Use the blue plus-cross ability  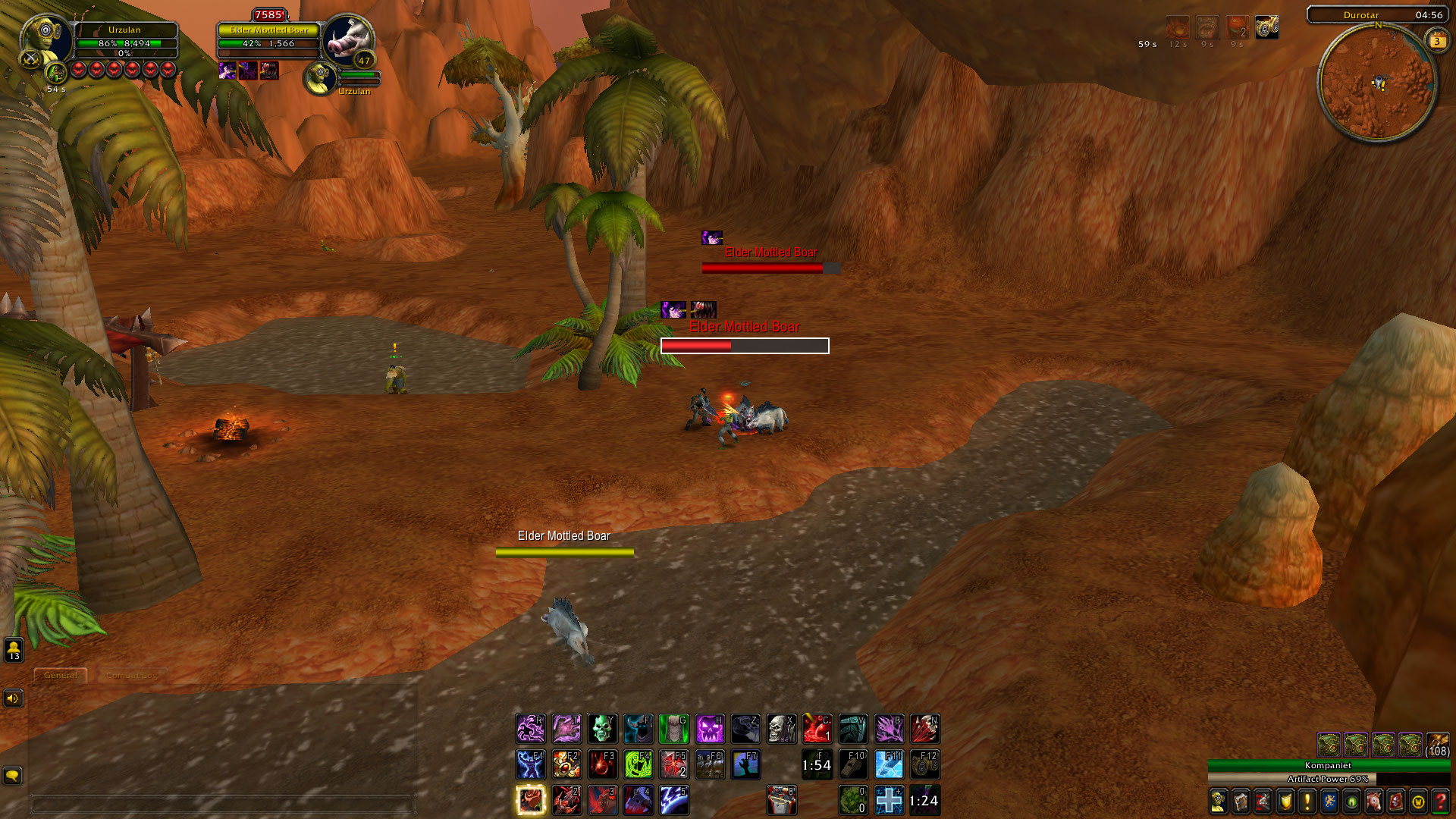coord(889,800)
